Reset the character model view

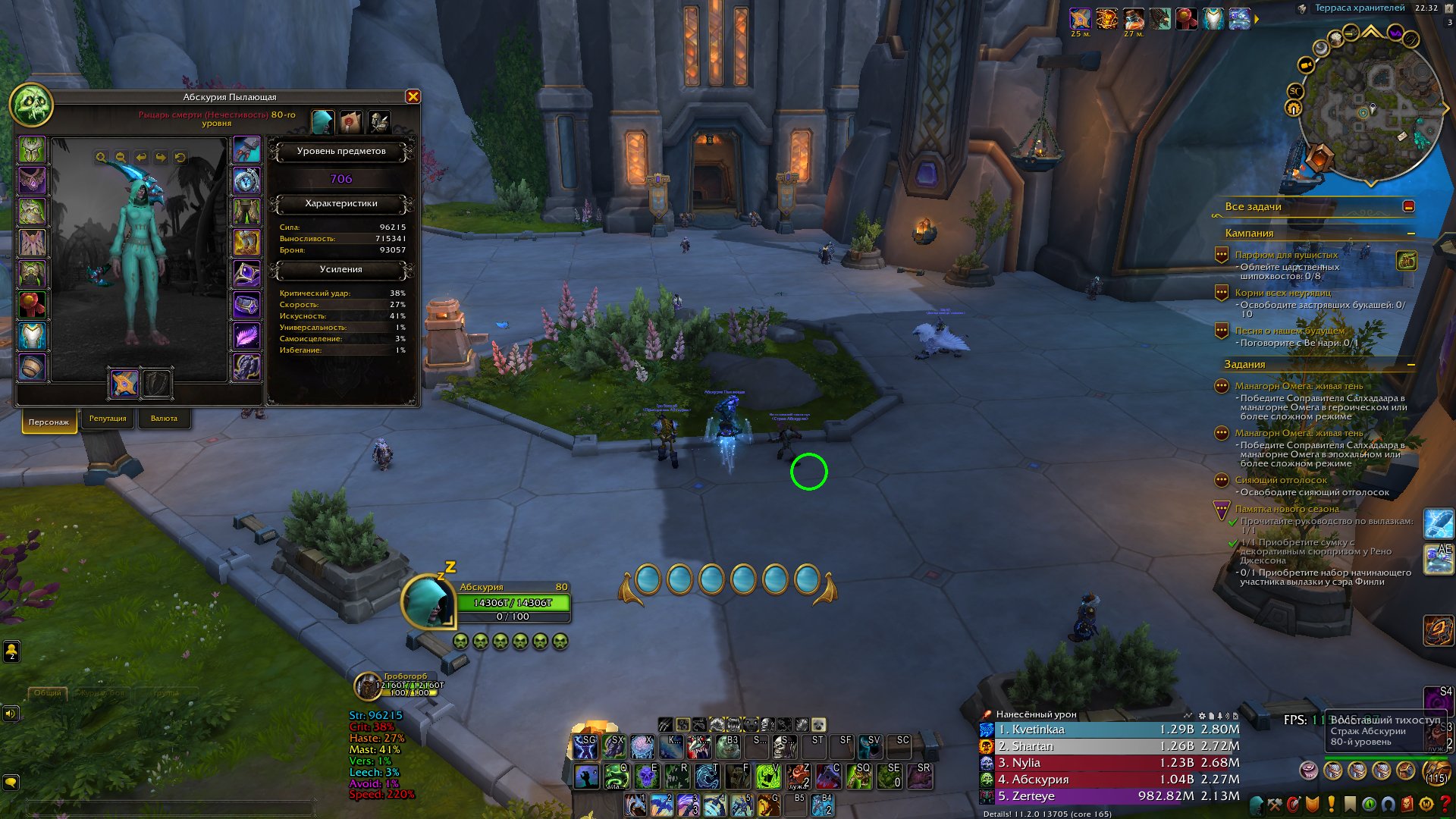tap(180, 158)
